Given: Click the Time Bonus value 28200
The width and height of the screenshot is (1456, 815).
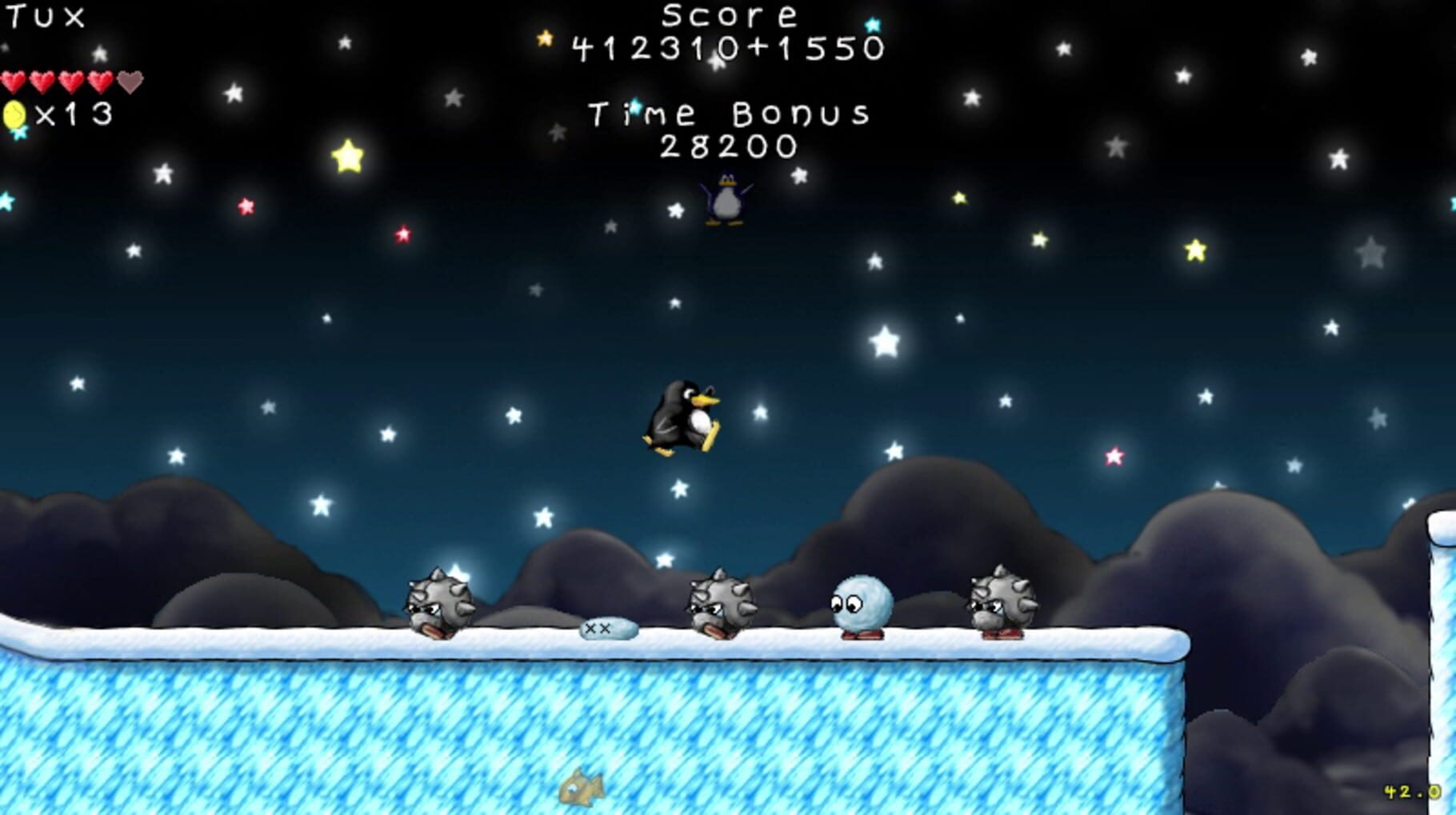Looking at the screenshot, I should click(x=729, y=146).
